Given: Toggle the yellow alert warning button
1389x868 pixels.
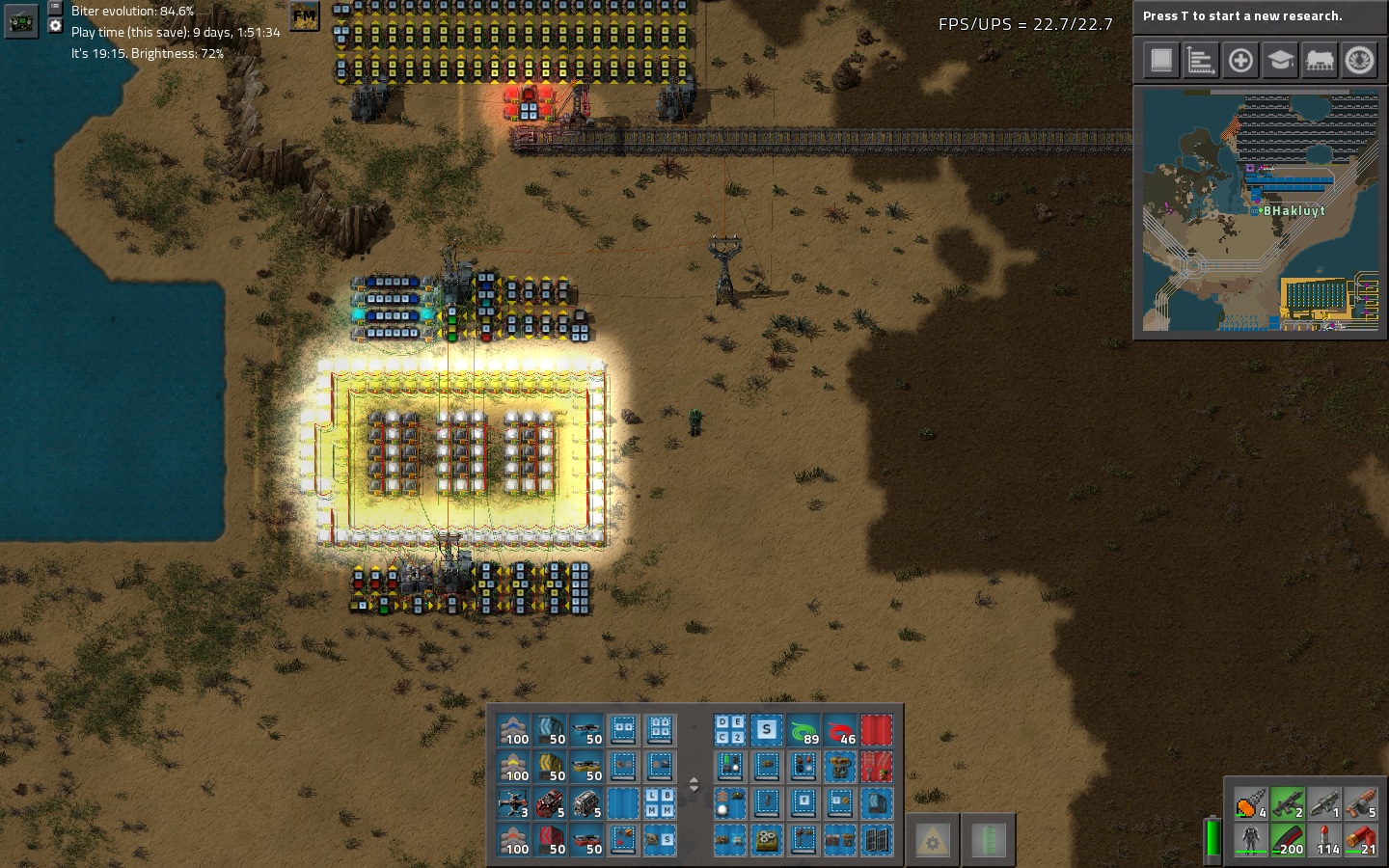Looking at the screenshot, I should coord(932,838).
